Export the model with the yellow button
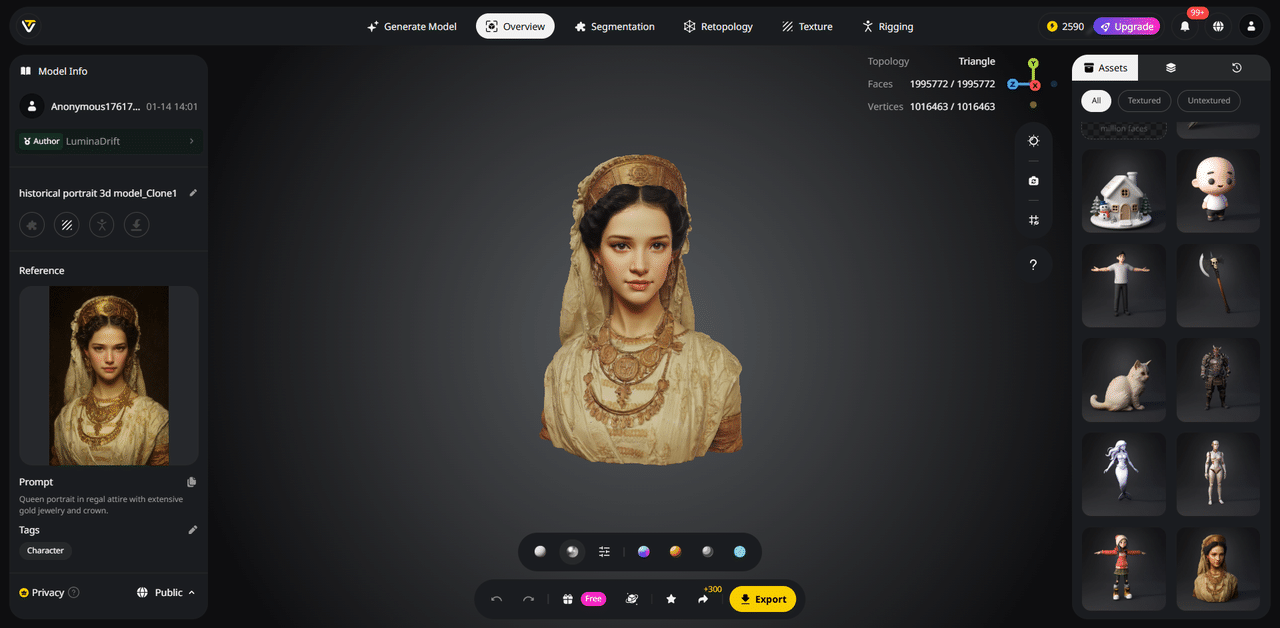The image size is (1280, 628). tap(762, 599)
